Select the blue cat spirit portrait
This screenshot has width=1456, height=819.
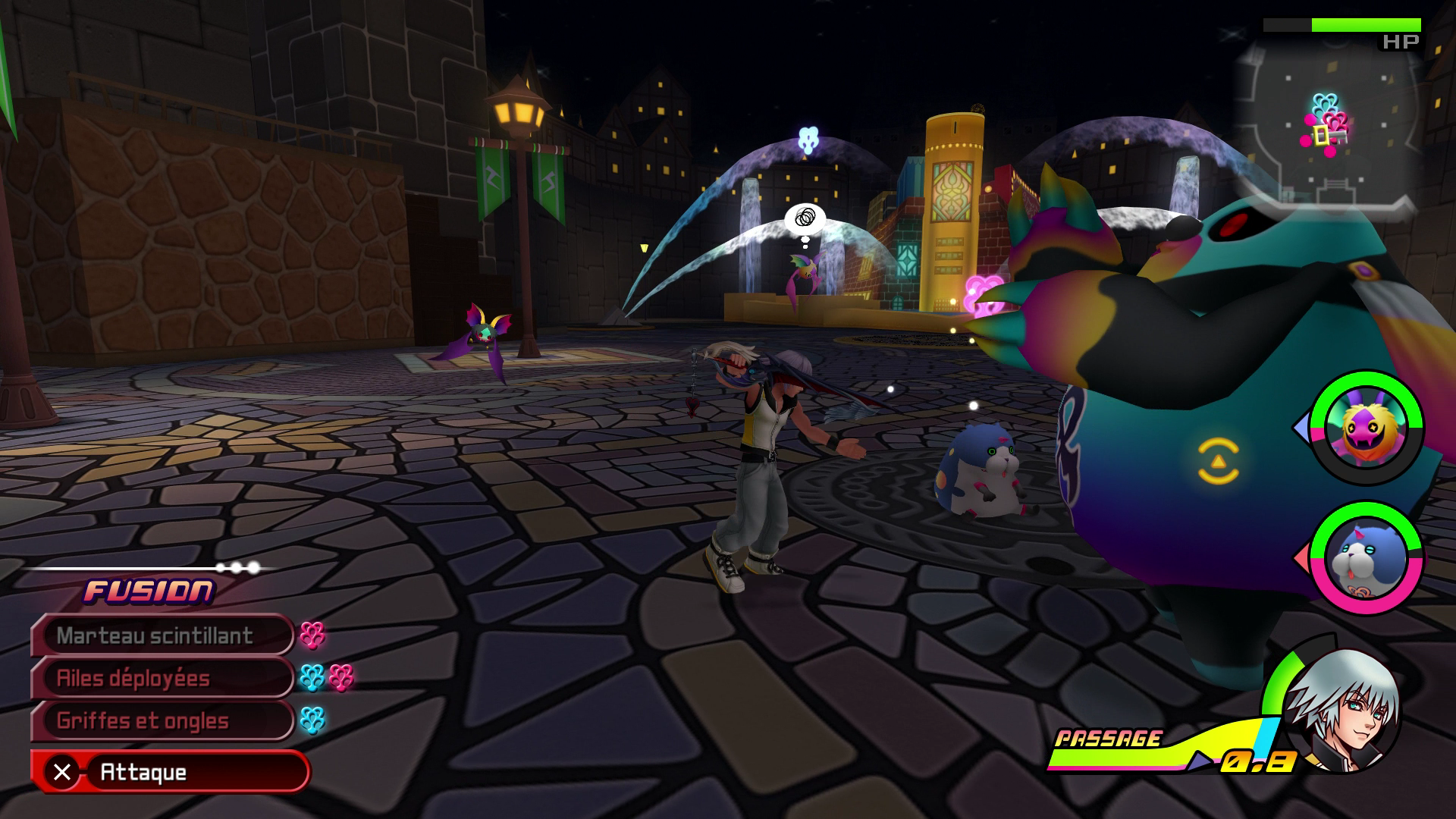[x=1366, y=559]
